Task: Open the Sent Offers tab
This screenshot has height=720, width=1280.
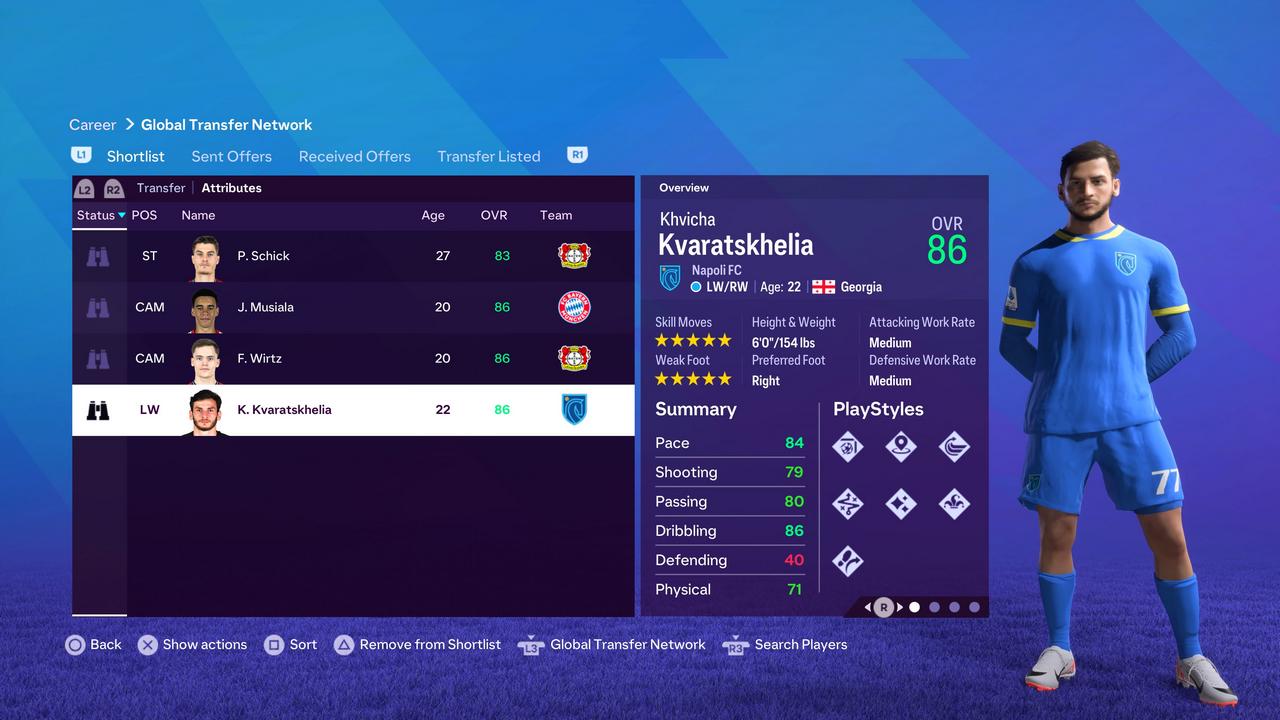Action: click(x=231, y=156)
